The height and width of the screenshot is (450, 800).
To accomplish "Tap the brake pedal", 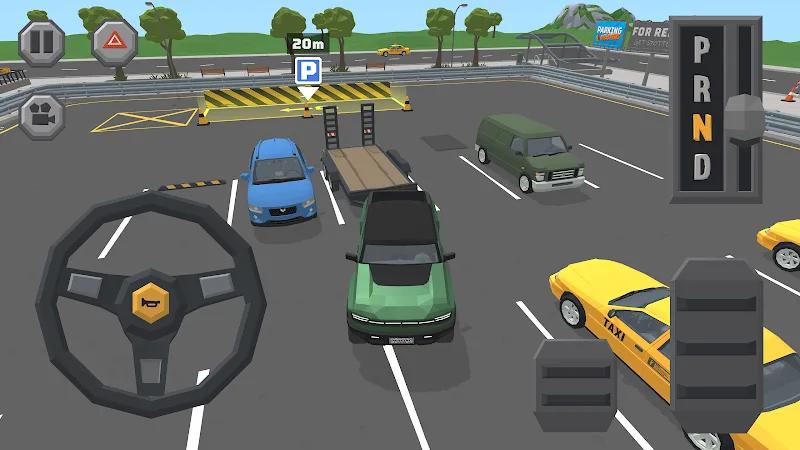I will (x=574, y=385).
